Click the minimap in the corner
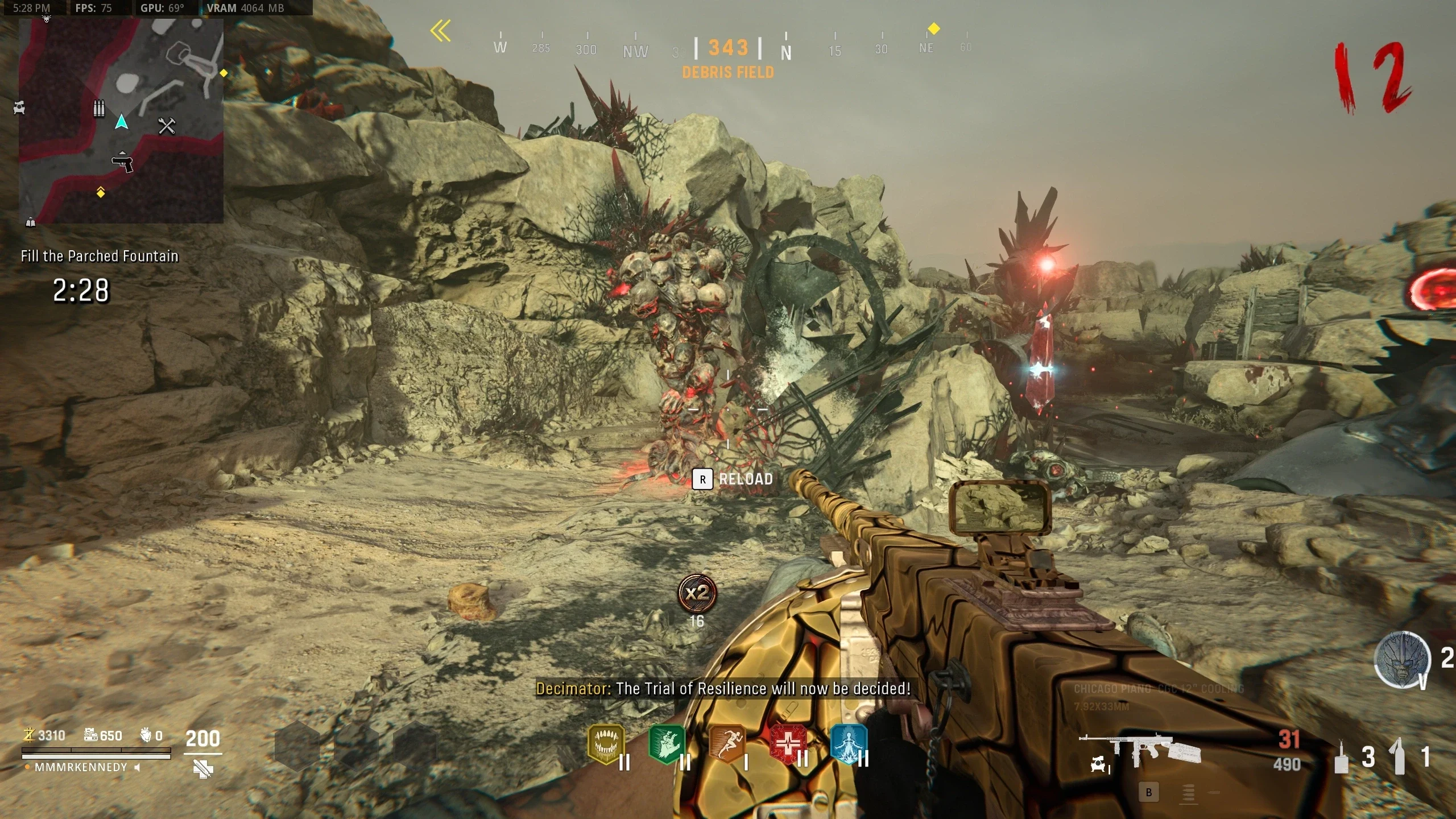 (121, 121)
